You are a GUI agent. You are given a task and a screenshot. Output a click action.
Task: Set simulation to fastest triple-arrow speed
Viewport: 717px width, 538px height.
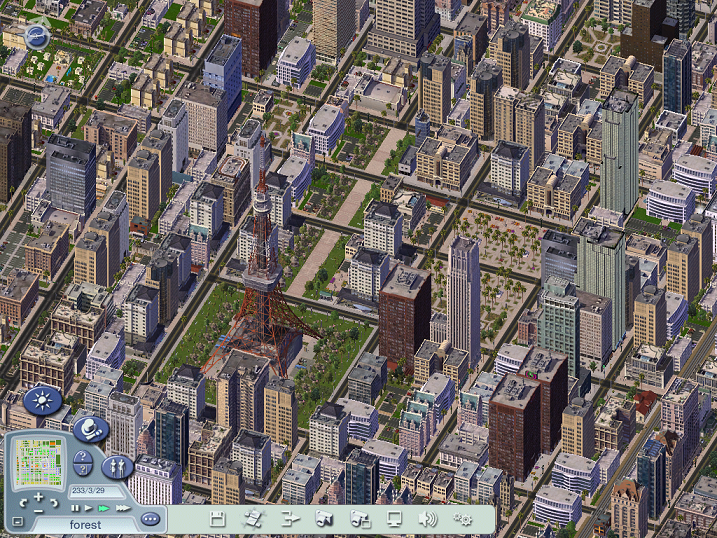pos(121,508)
